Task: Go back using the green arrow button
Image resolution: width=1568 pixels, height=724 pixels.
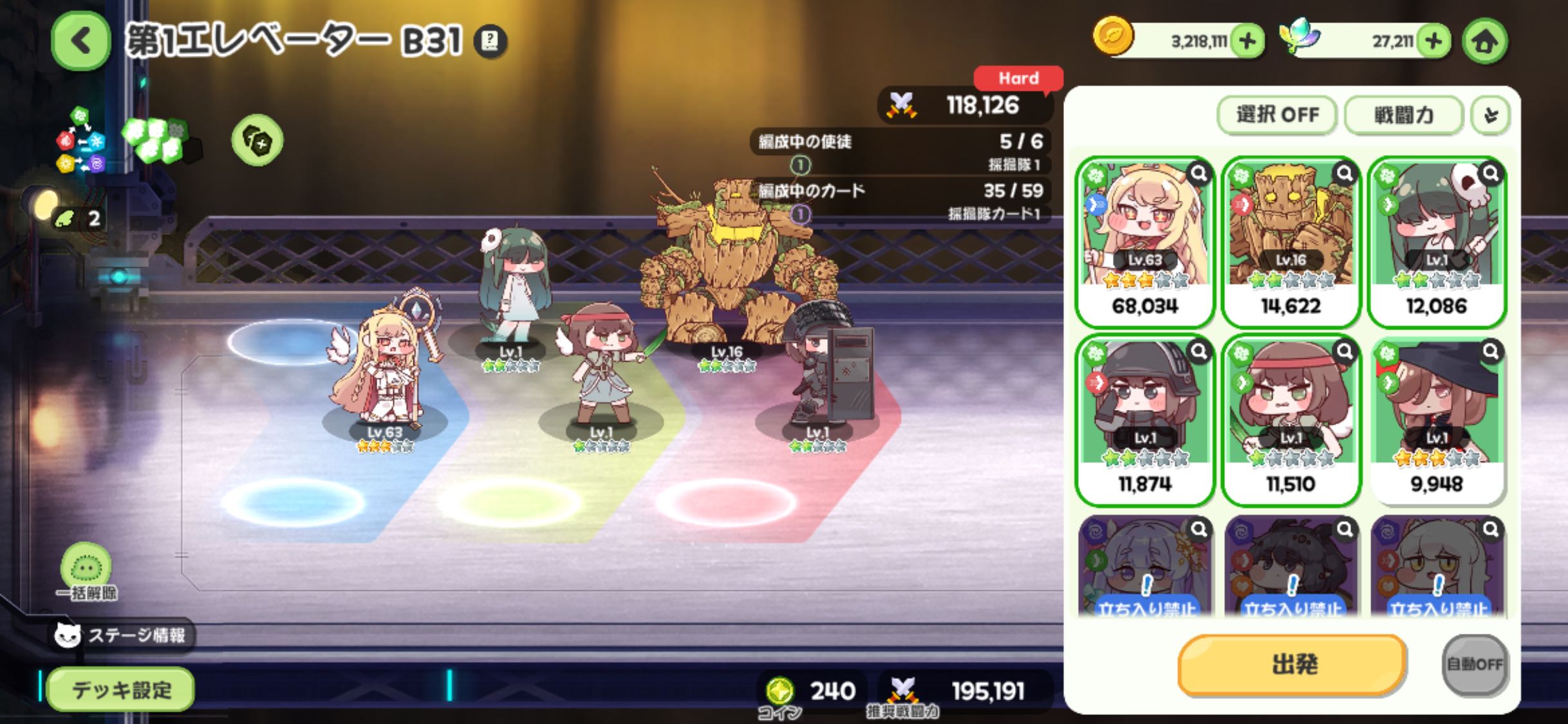Action: coord(80,41)
